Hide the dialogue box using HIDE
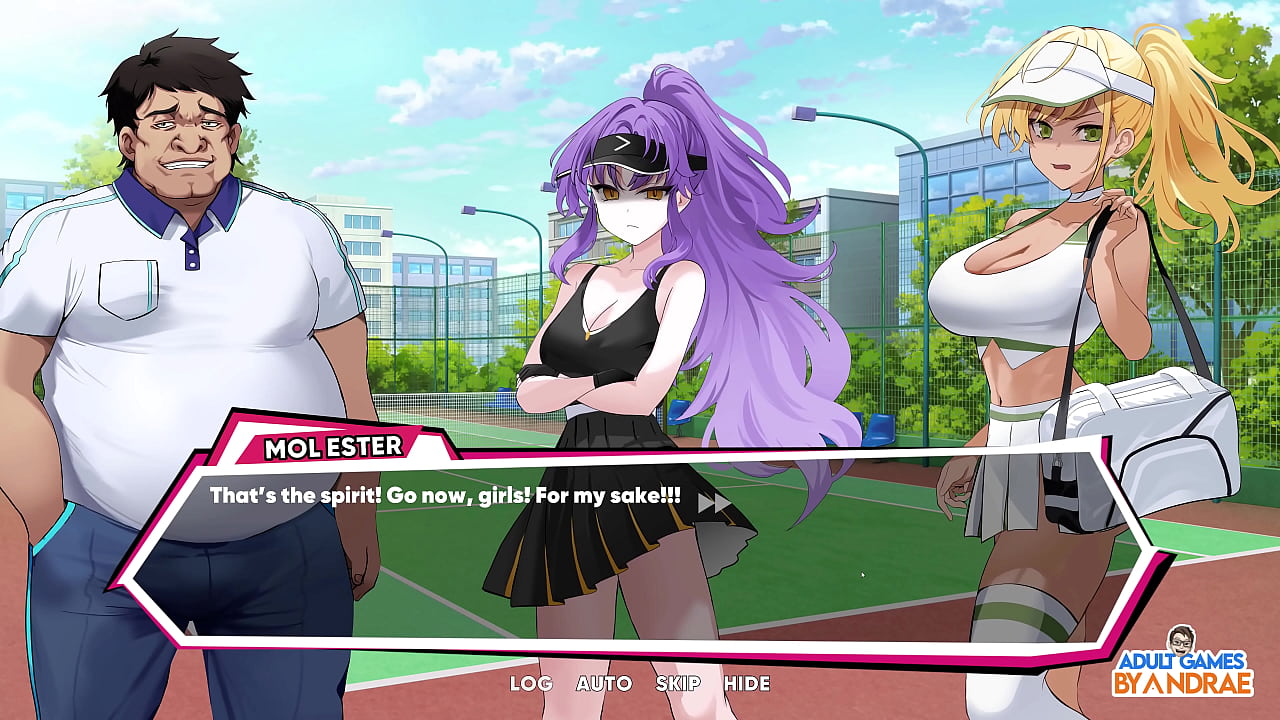1280x720 pixels. pos(747,684)
